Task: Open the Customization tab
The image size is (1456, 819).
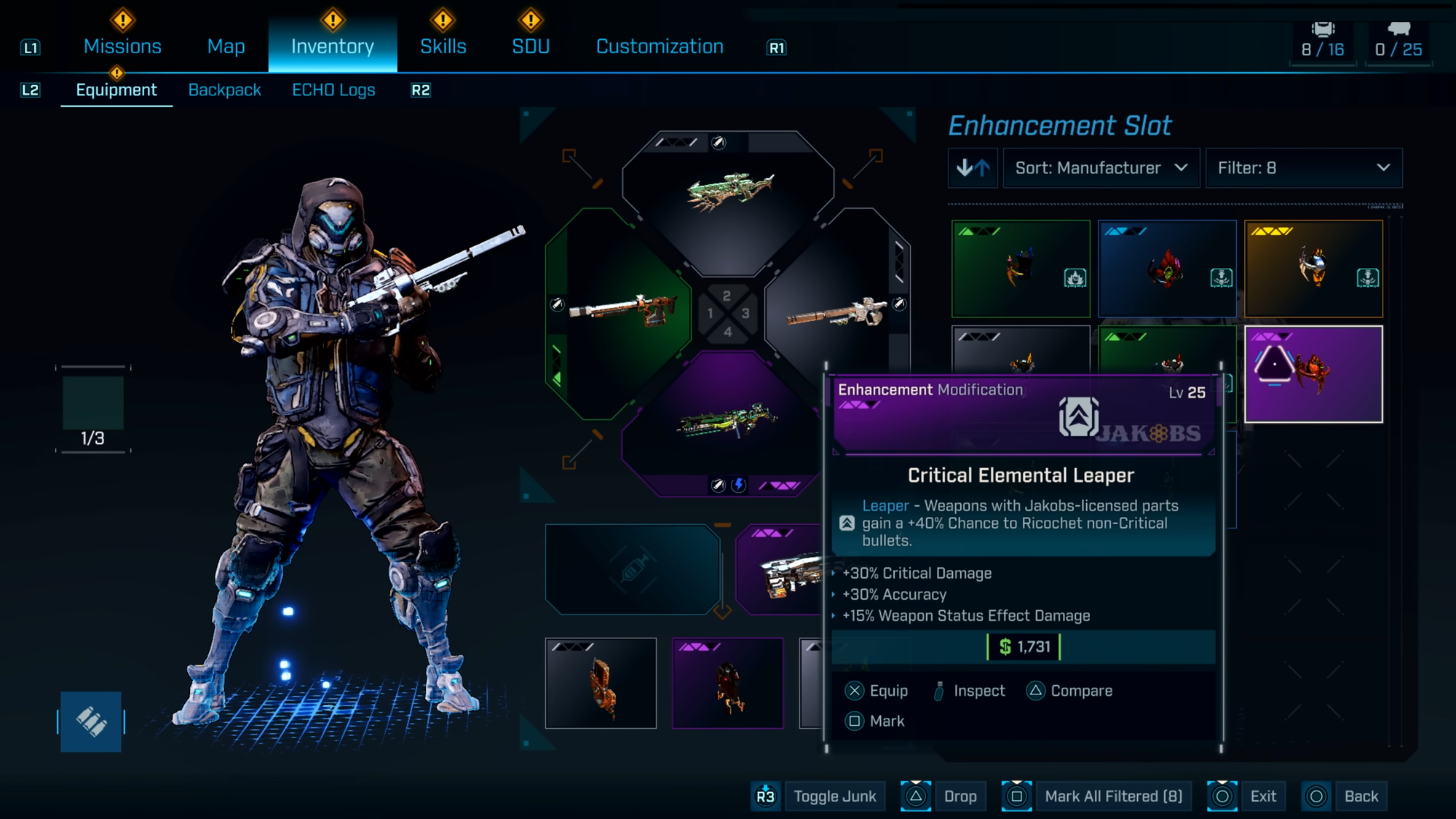Action: (x=660, y=47)
